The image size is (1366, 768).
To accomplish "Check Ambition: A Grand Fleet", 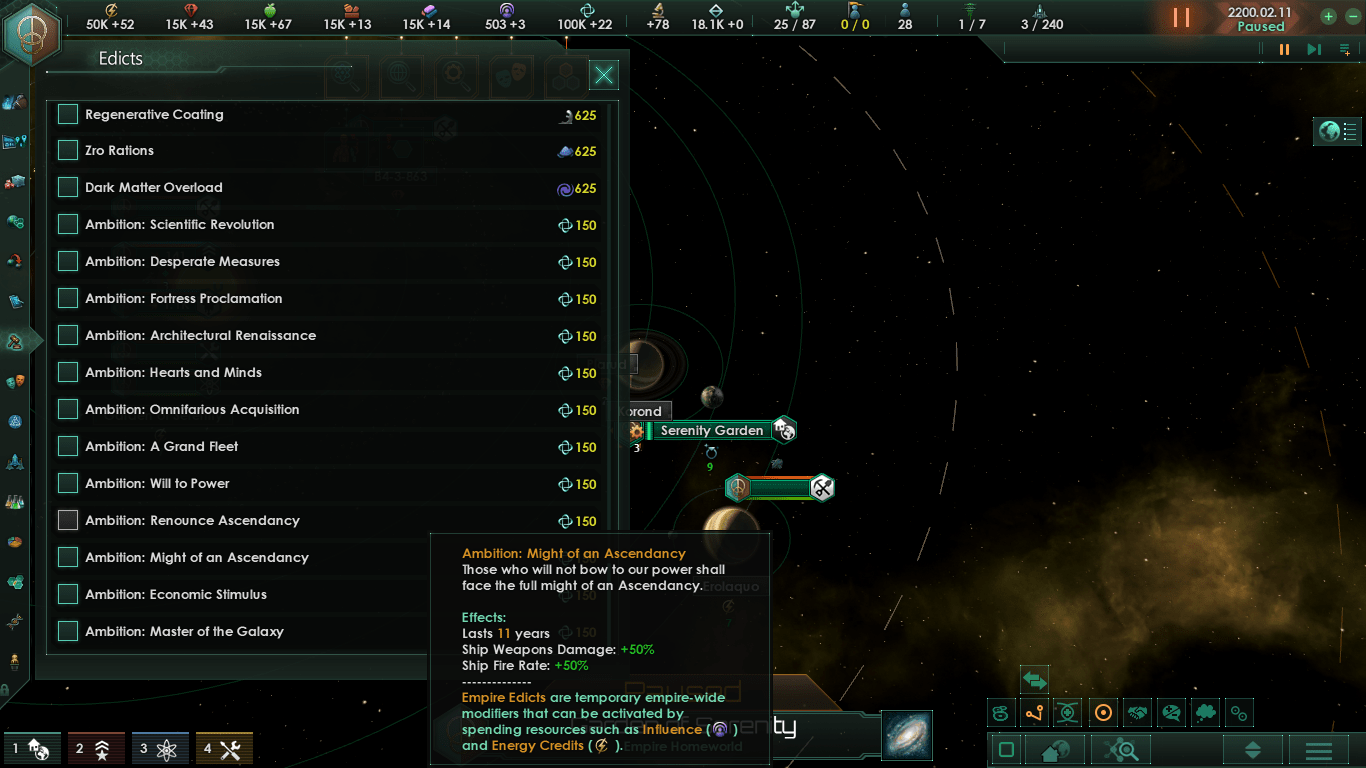I will tap(68, 447).
